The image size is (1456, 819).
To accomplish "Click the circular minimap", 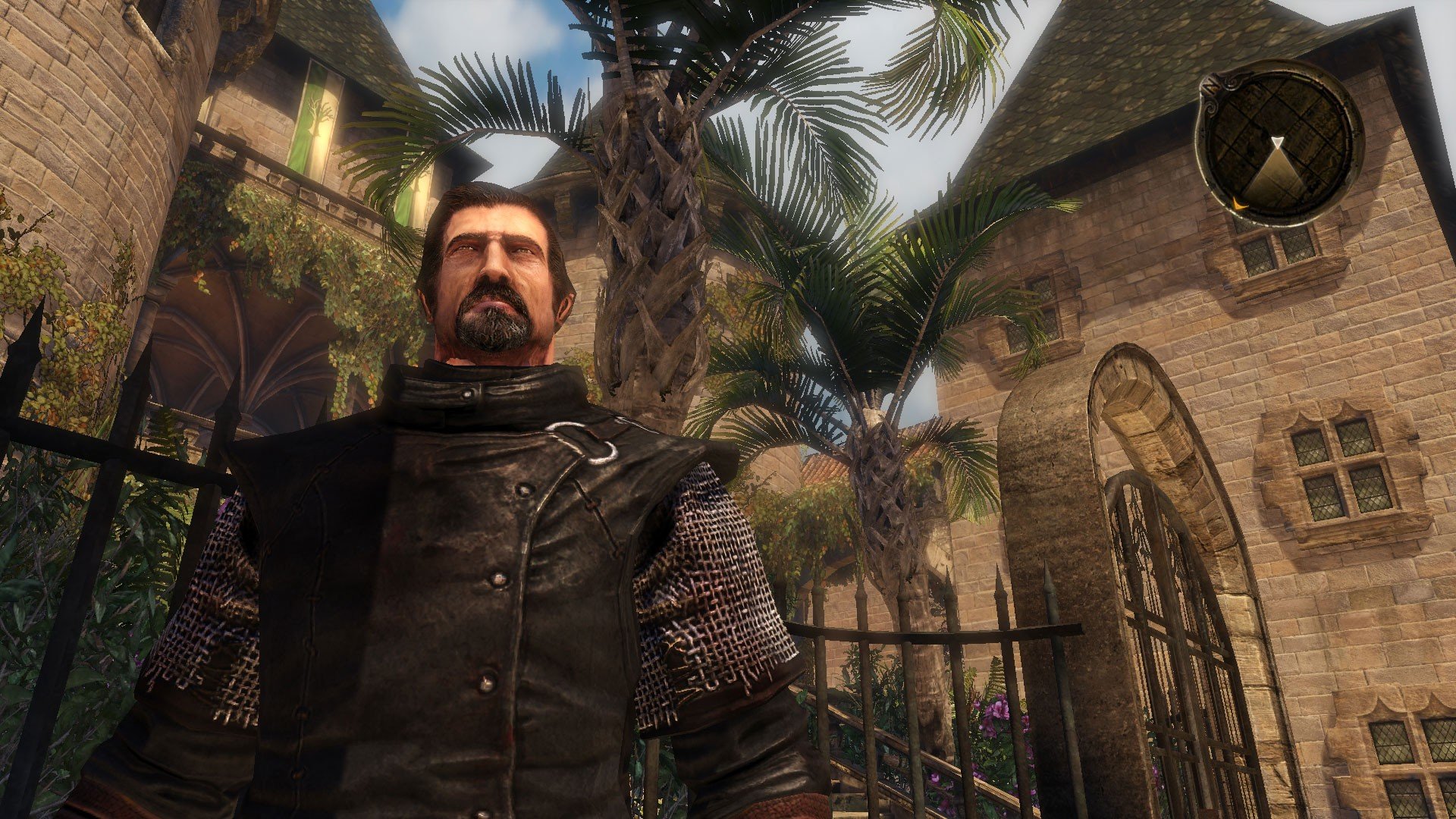I will [1279, 144].
